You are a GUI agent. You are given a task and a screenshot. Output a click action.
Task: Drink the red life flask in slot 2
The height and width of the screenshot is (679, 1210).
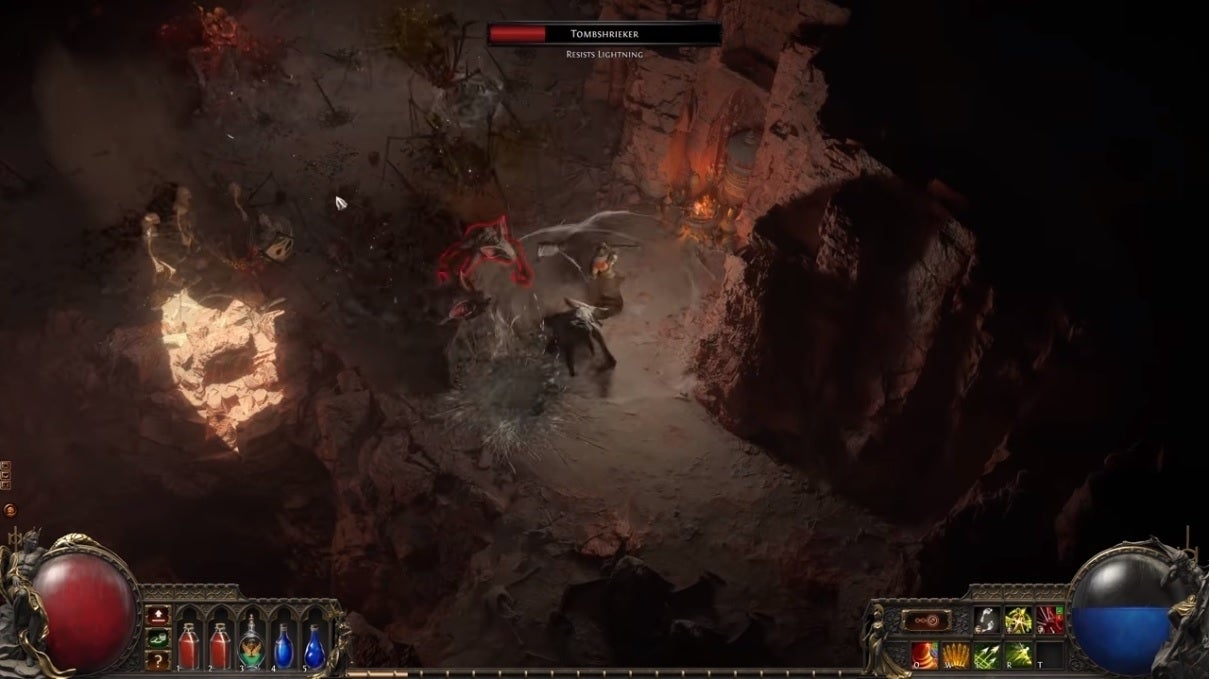click(x=219, y=643)
